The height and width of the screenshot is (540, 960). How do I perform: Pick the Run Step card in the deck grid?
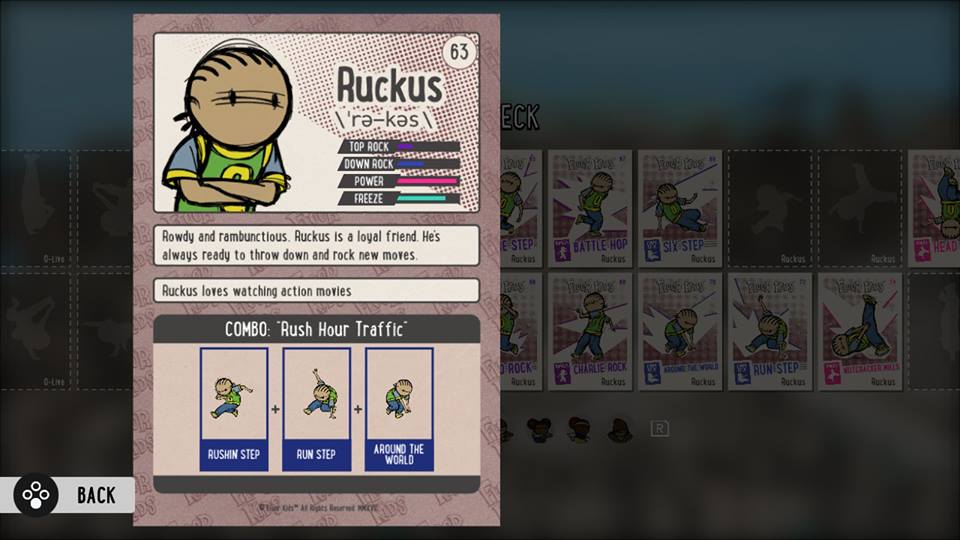(770, 331)
